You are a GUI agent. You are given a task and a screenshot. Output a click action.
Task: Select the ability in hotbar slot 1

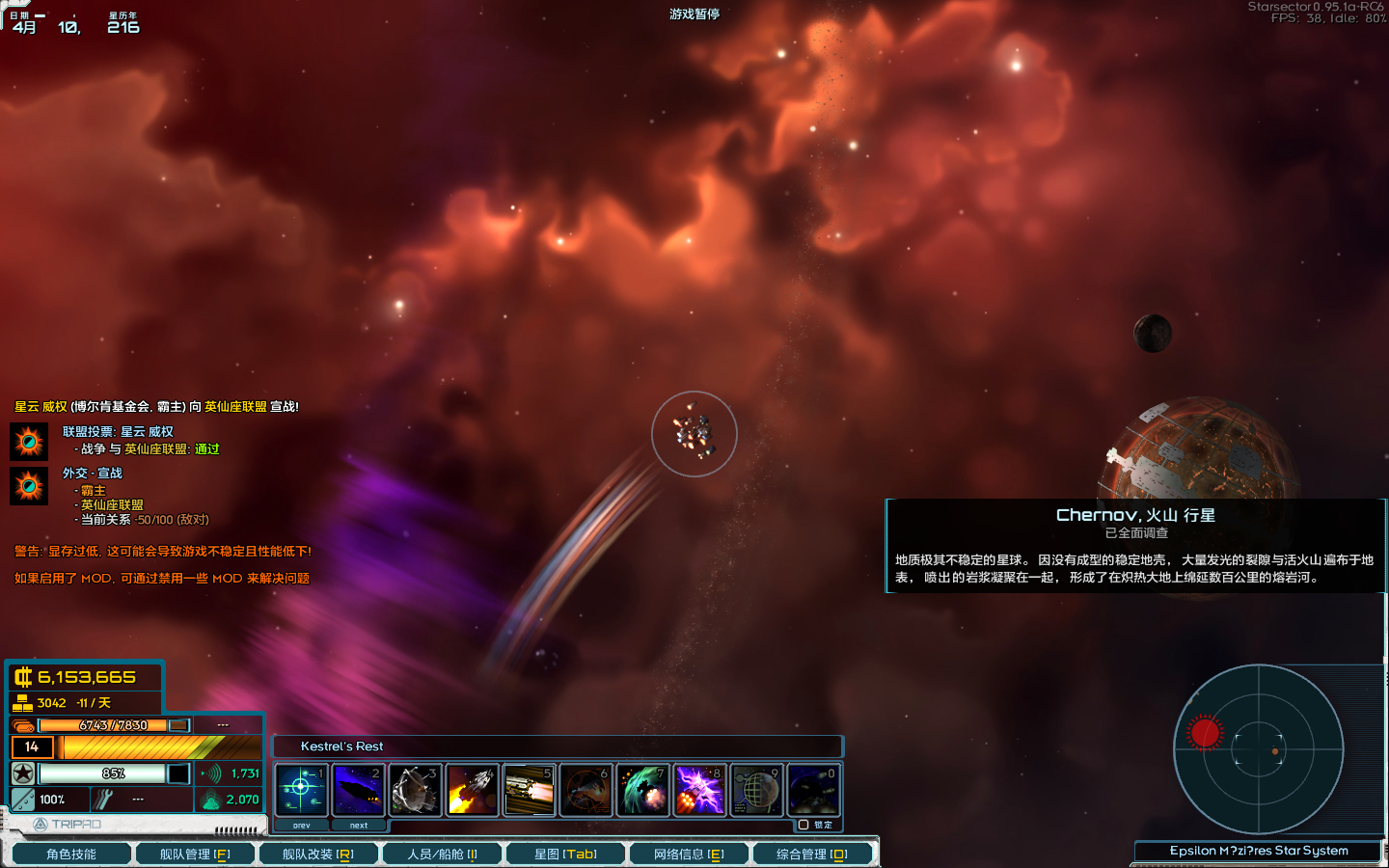(x=302, y=789)
